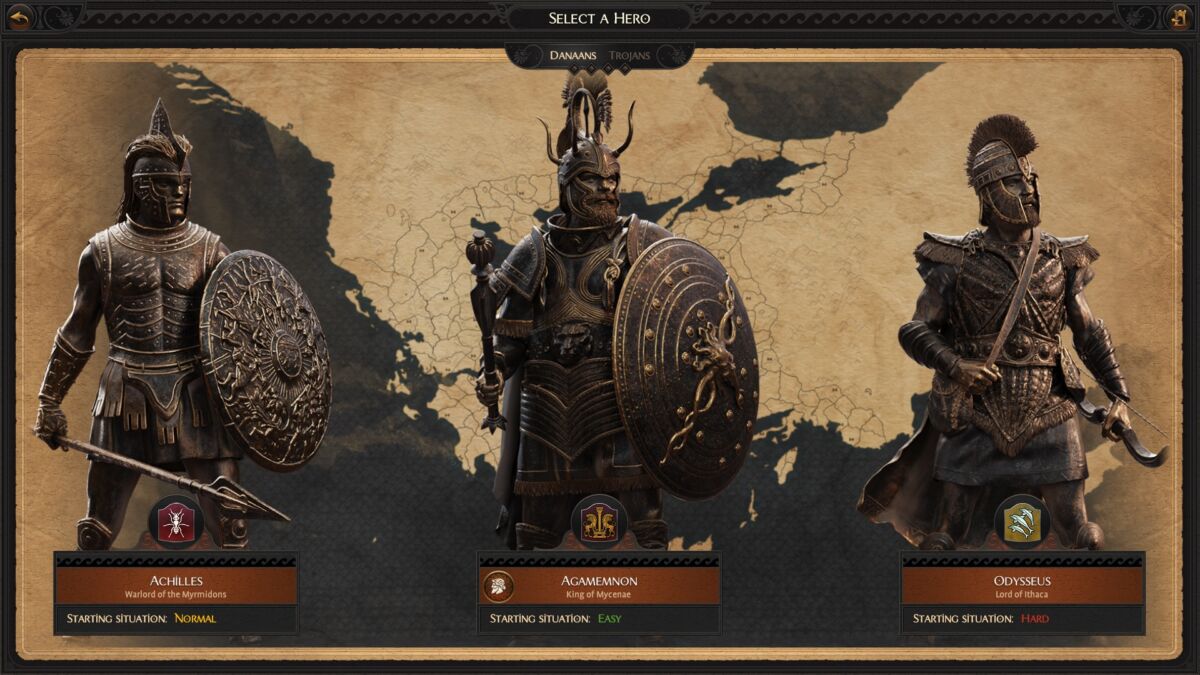
Task: Go back with the top-left arrow button
Action: click(20, 17)
